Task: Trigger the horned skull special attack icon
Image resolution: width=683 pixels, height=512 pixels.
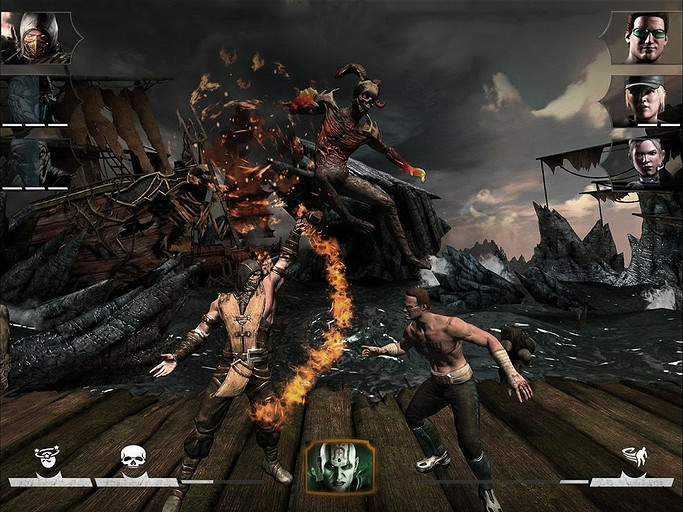Action: tap(46, 459)
